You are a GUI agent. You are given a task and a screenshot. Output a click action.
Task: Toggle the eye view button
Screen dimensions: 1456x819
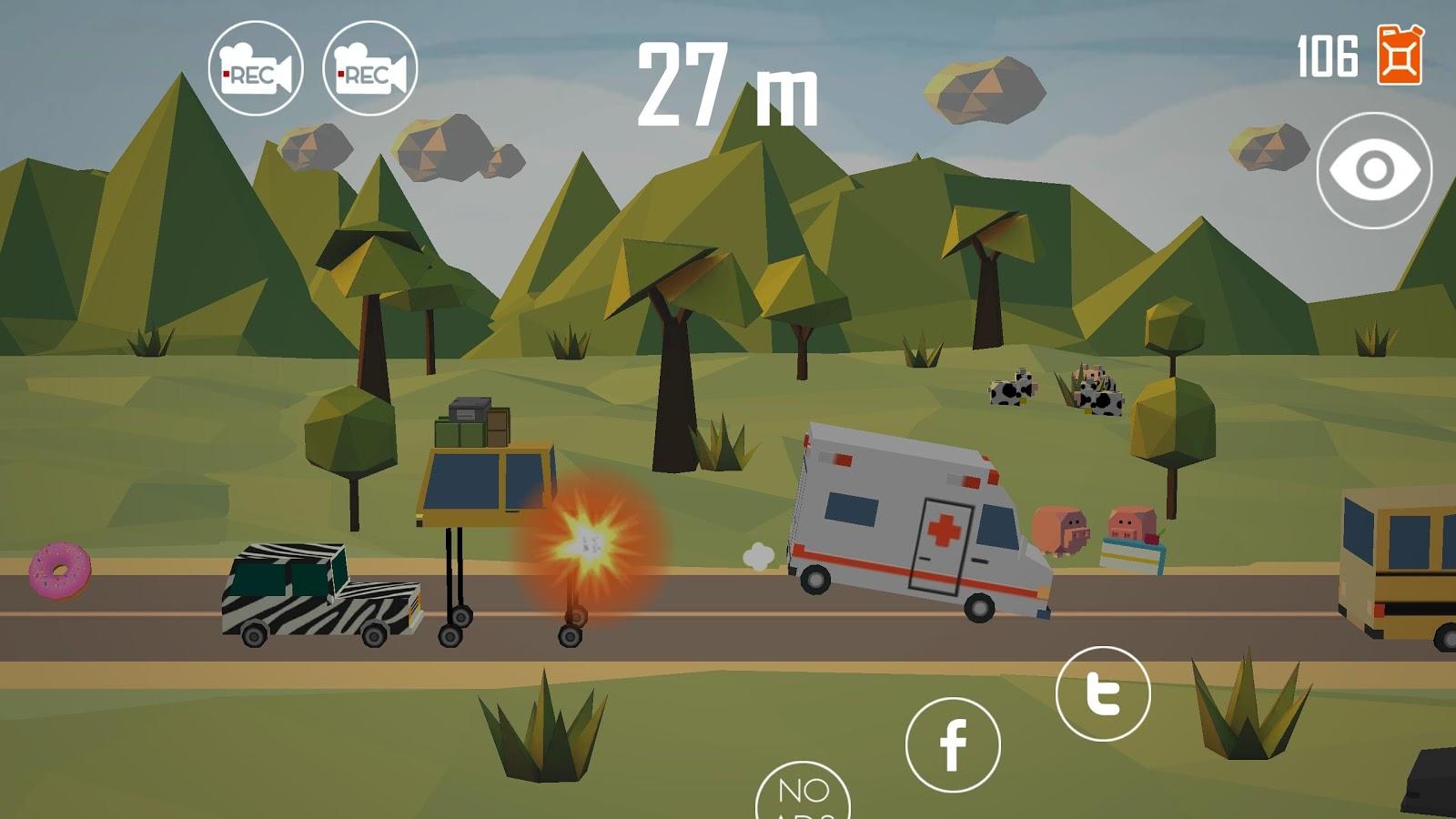coord(1374,170)
